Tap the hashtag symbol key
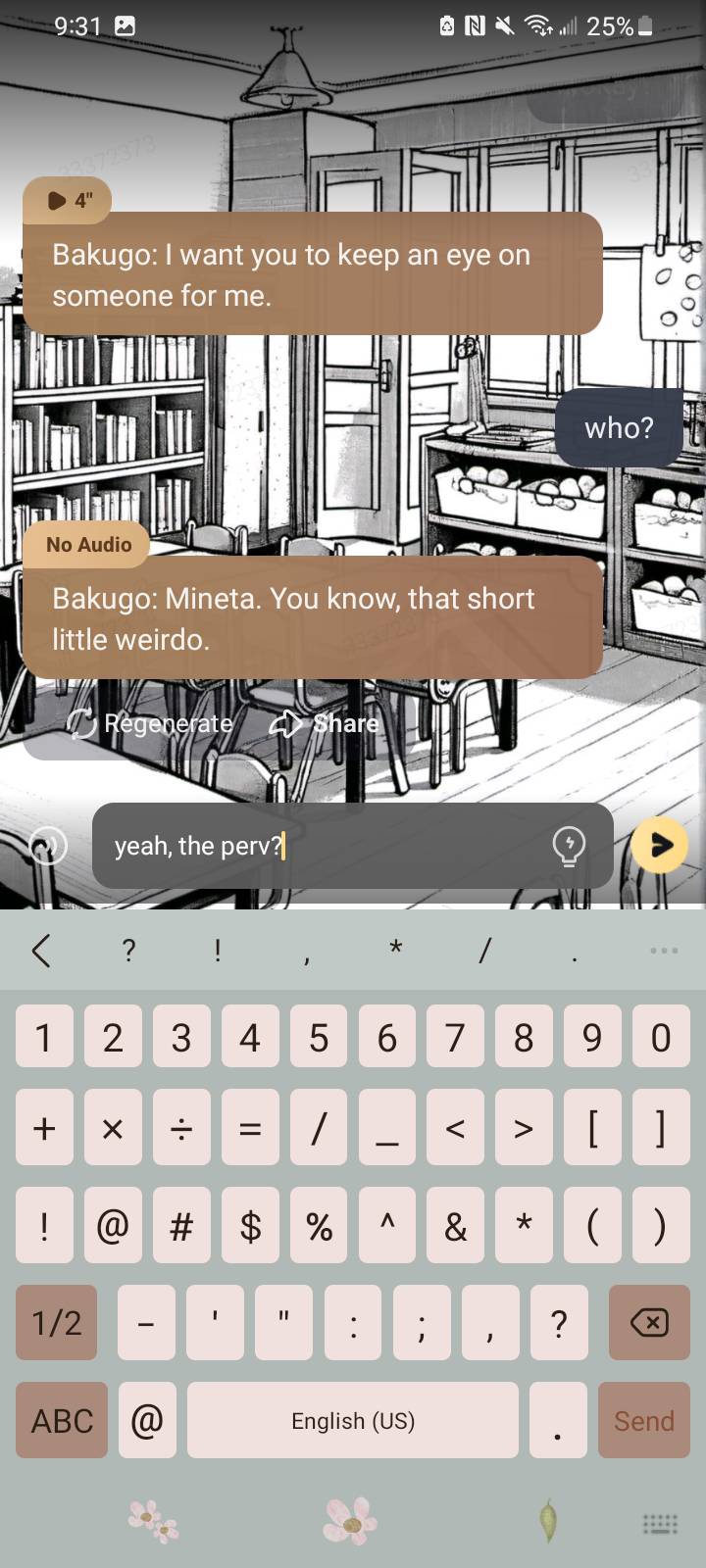This screenshot has height=1568, width=706. 181,1226
